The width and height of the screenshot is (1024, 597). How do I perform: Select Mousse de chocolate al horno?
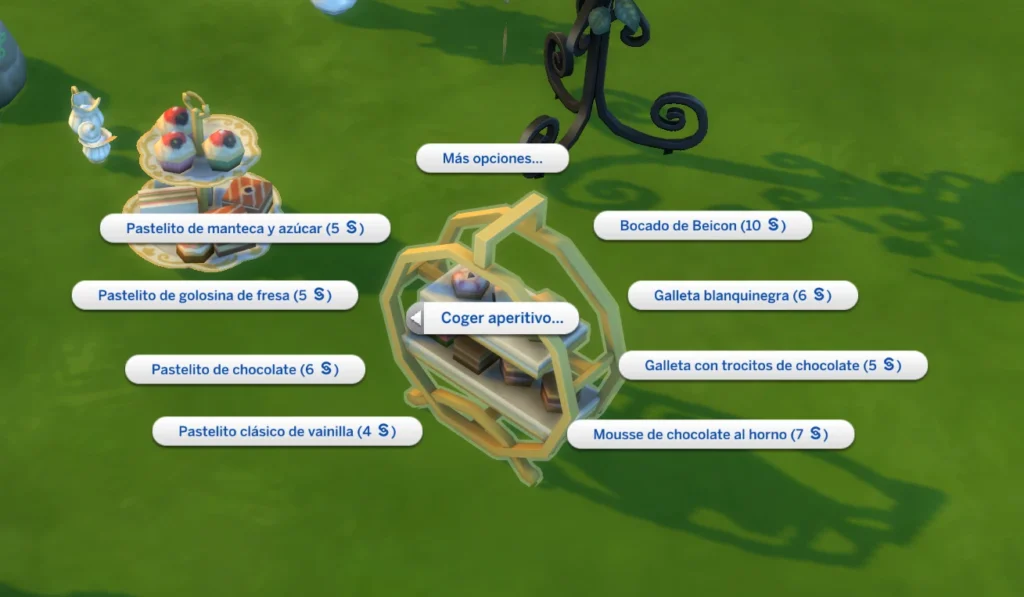click(x=710, y=435)
